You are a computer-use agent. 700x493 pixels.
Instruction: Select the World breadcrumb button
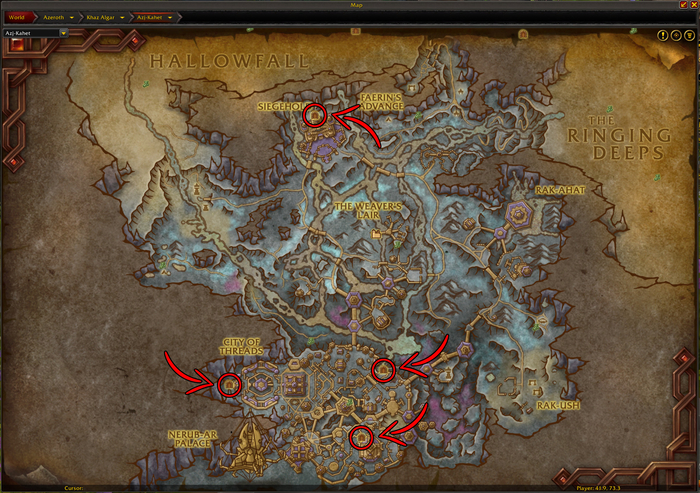tap(17, 17)
